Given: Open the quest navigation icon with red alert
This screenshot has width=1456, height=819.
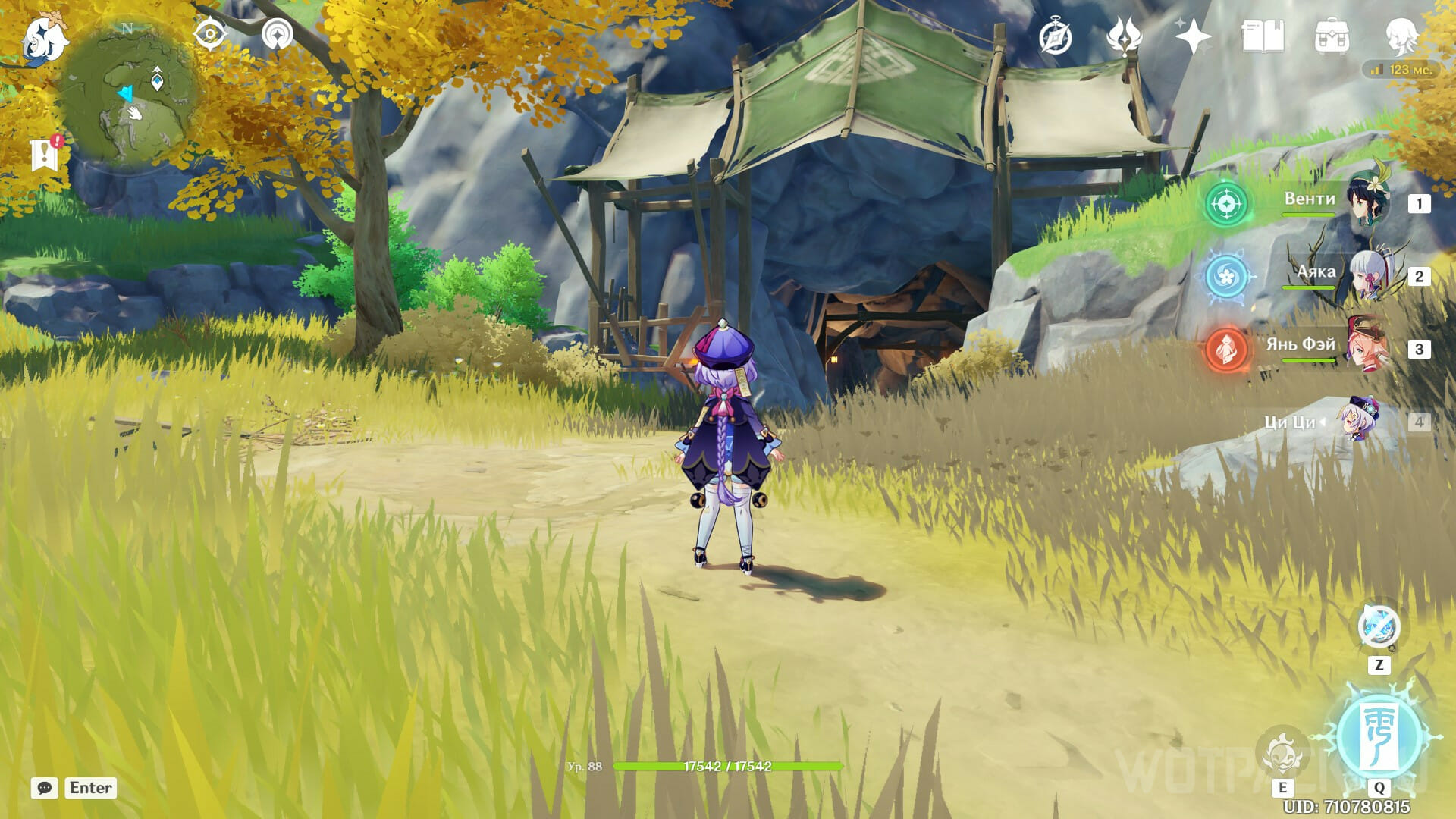Looking at the screenshot, I should [45, 154].
